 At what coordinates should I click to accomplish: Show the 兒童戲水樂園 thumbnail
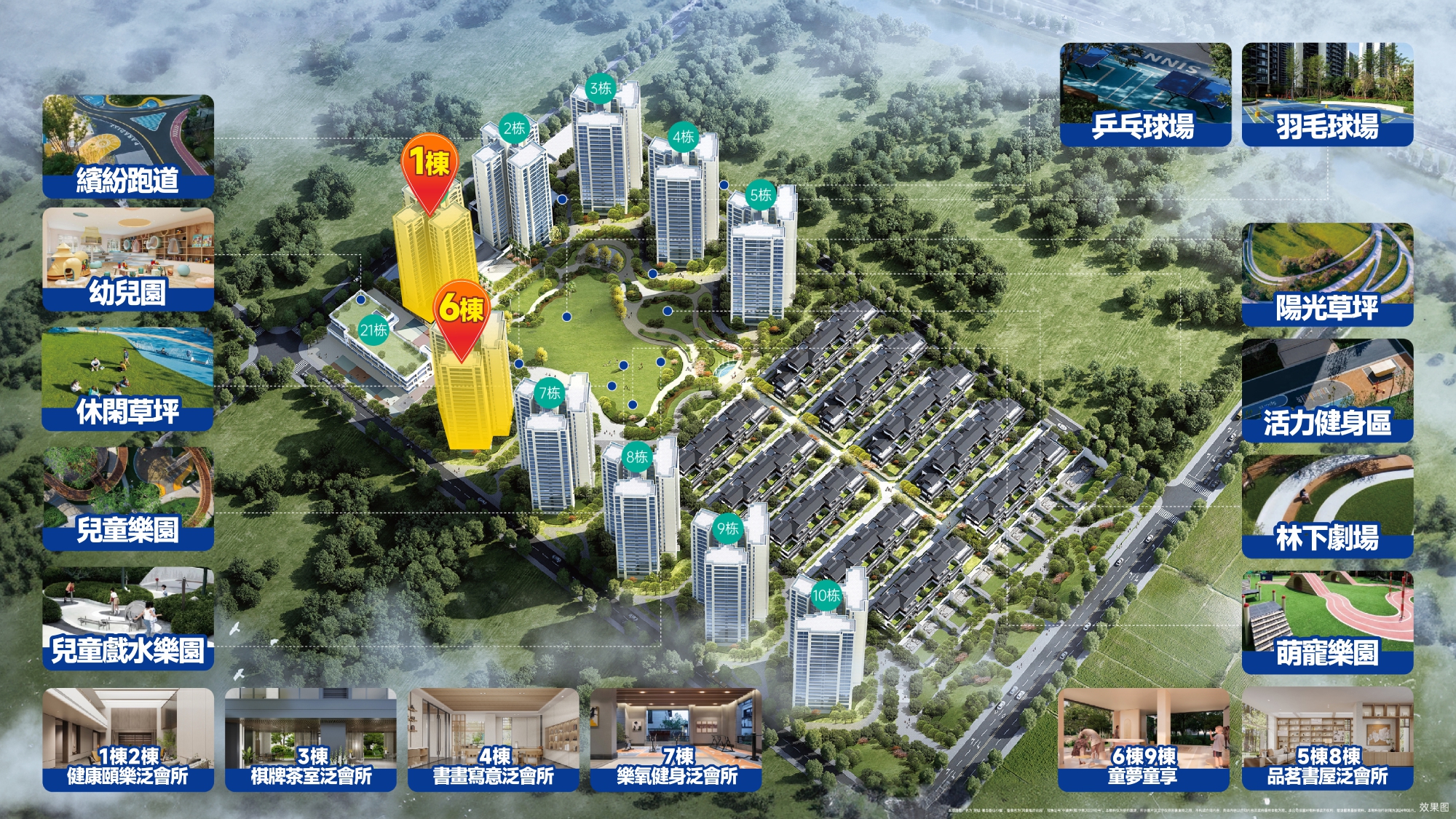[x=128, y=619]
